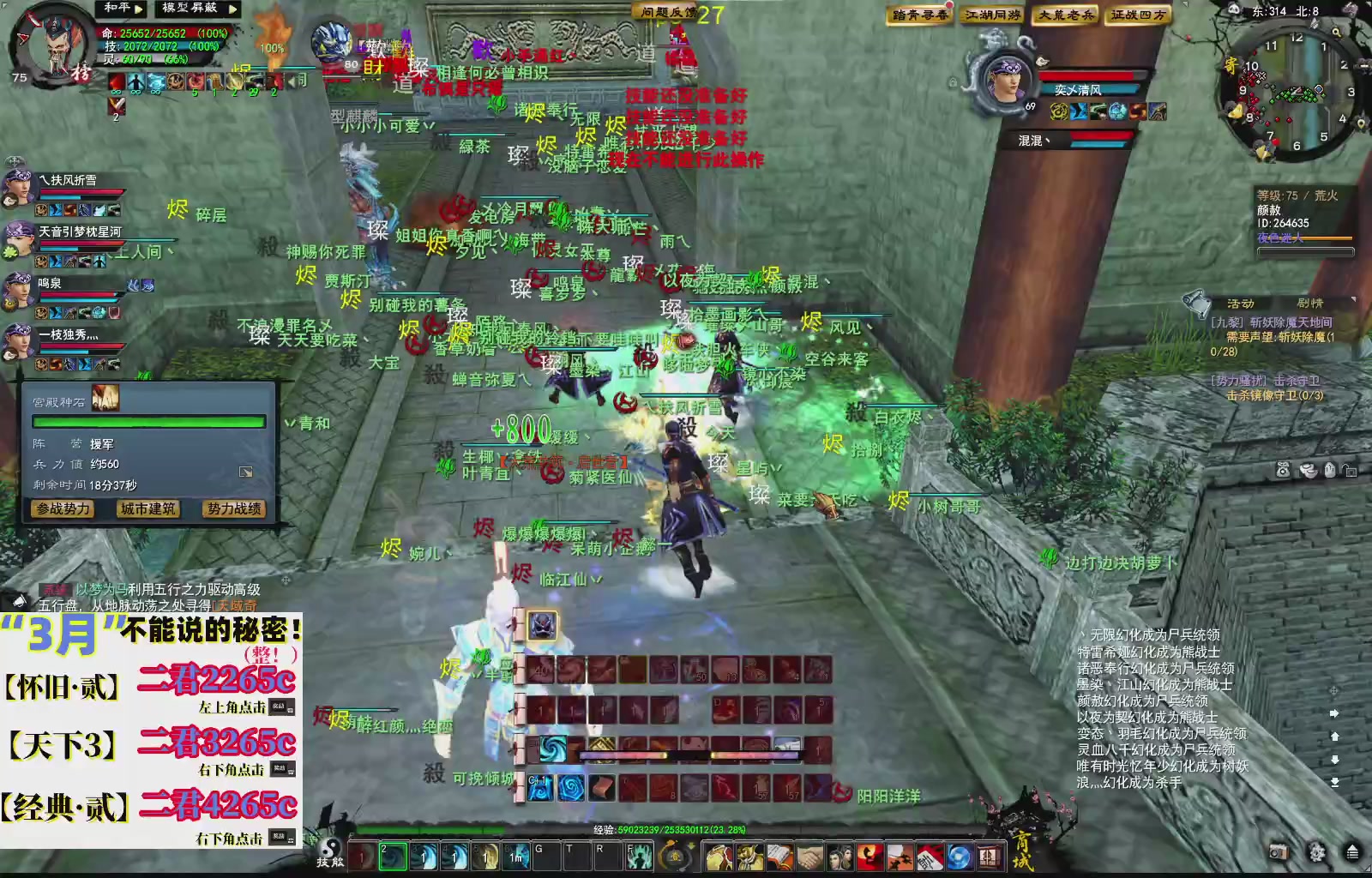Click the bell icon beside the 活动 panel
The width and height of the screenshot is (1372, 878).
coord(1198,303)
